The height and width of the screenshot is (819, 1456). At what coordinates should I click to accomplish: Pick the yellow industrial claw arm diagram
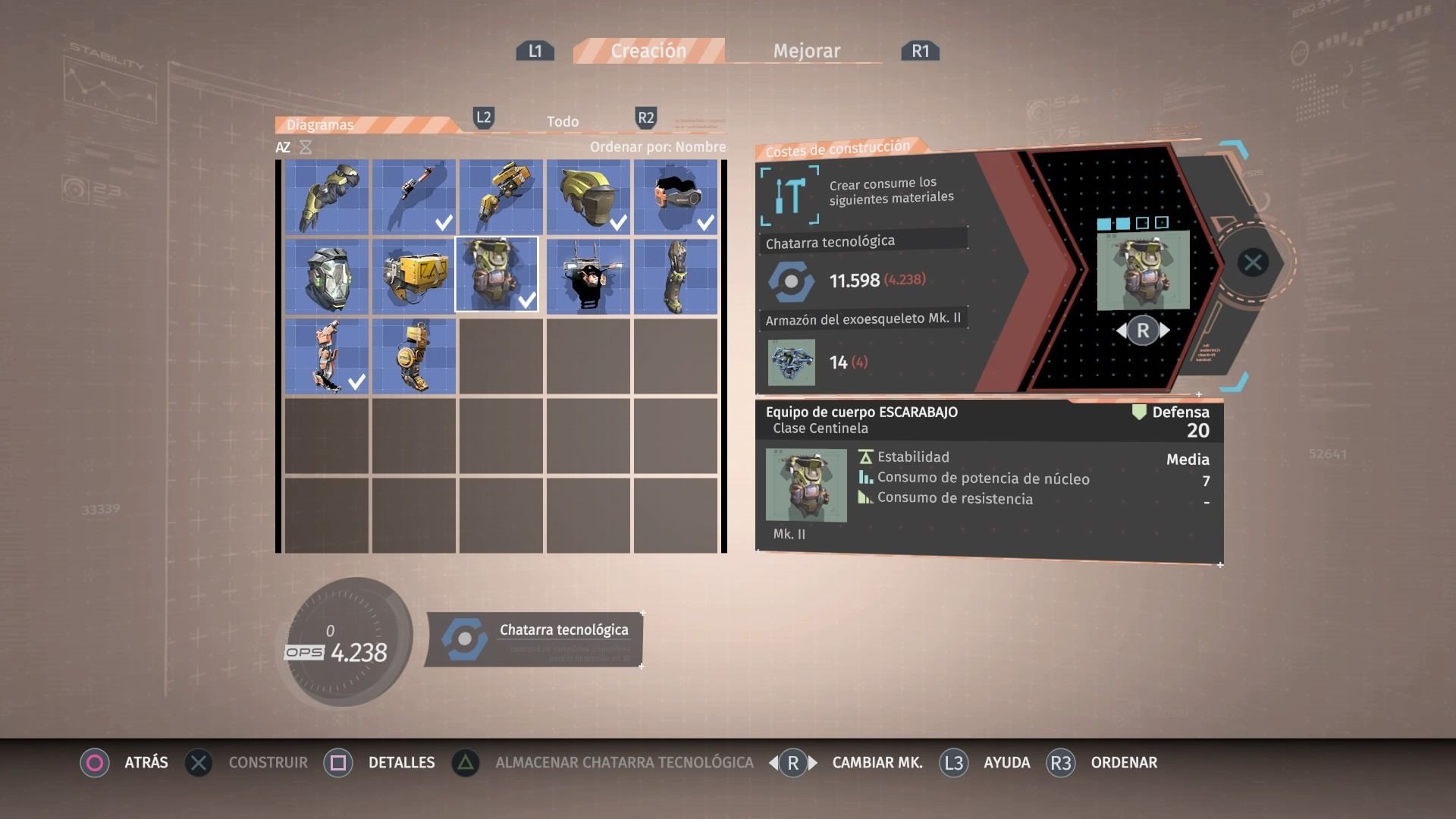pyautogui.click(x=501, y=196)
